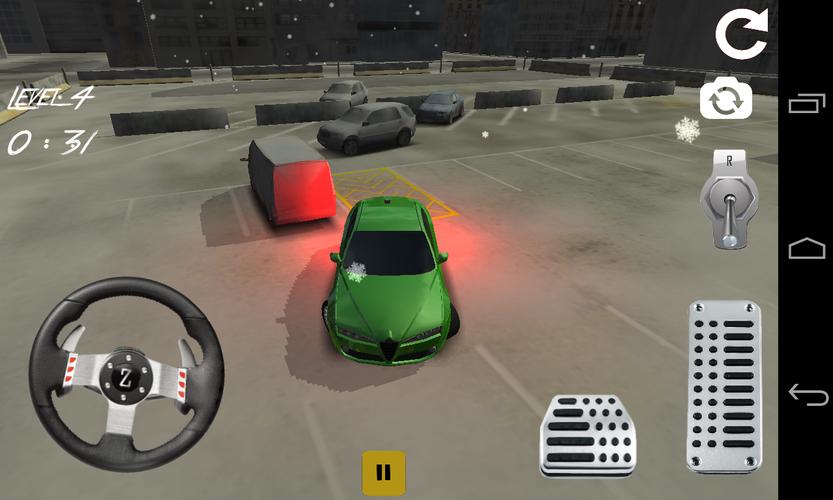The height and width of the screenshot is (500, 833).
Task: Tap the Android back button
Action: (808, 394)
